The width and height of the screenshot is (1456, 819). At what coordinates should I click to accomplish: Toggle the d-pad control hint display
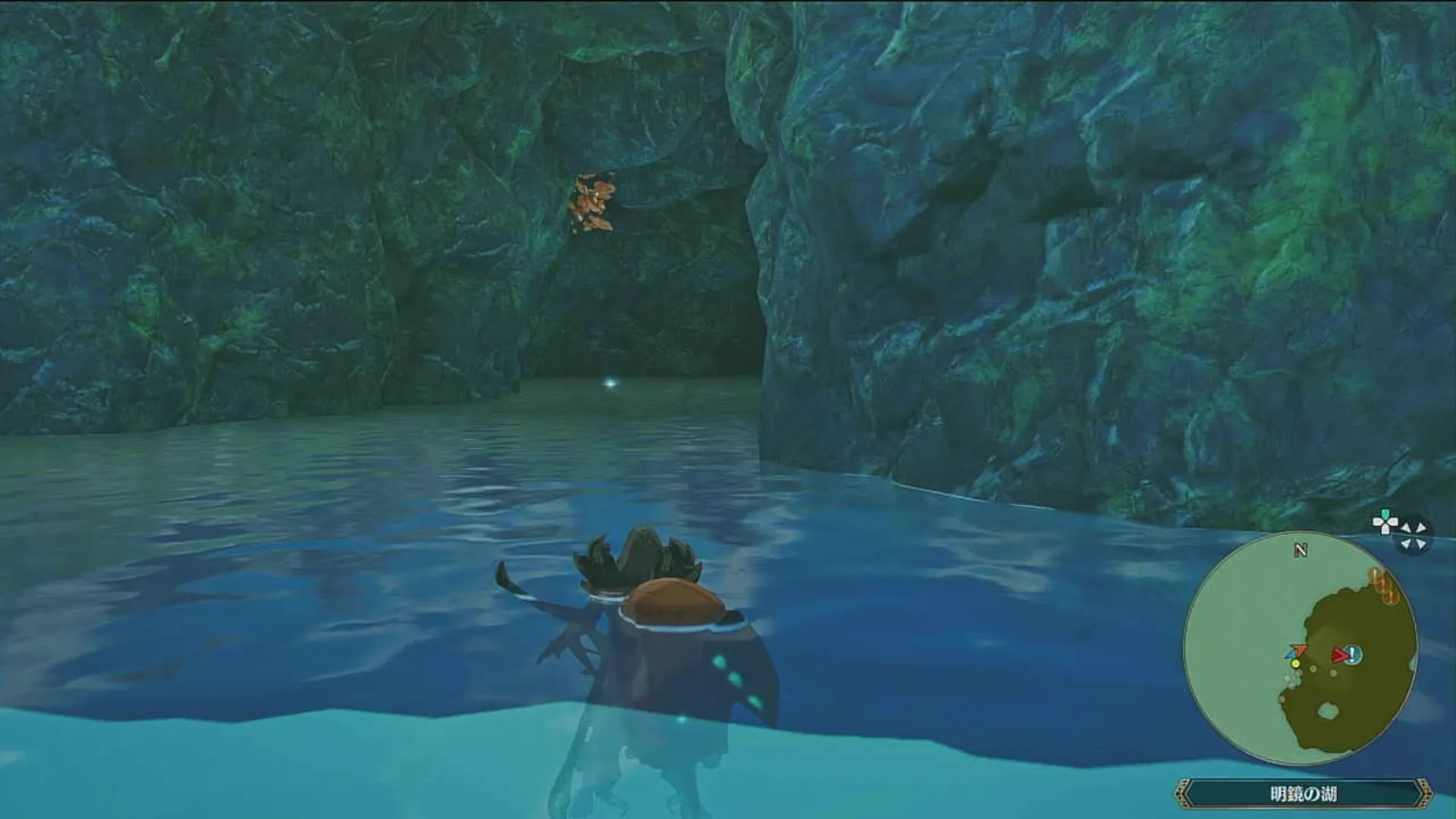pos(1385,522)
